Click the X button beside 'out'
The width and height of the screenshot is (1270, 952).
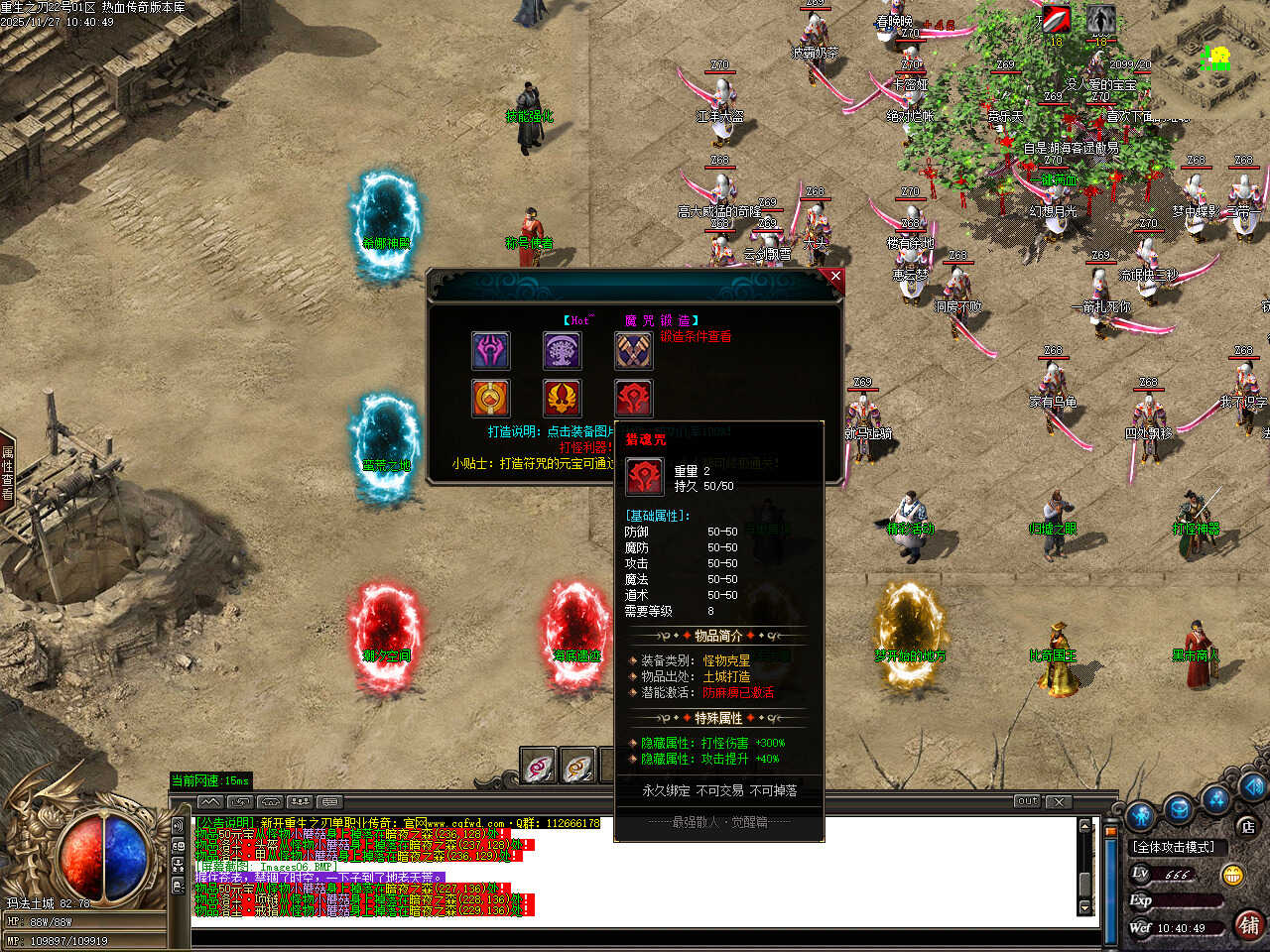pos(1059,801)
